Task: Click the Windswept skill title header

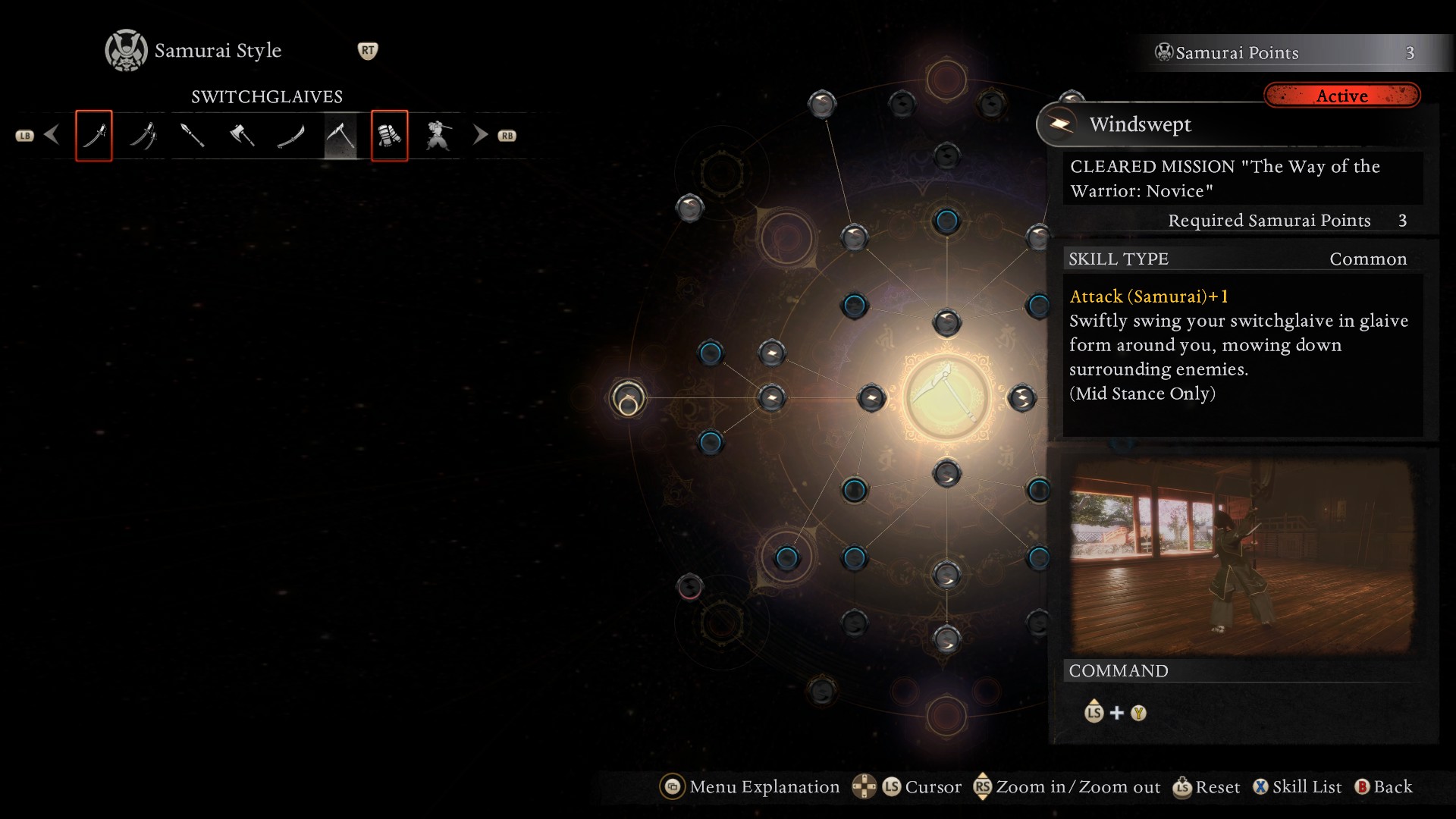Action: (1140, 124)
